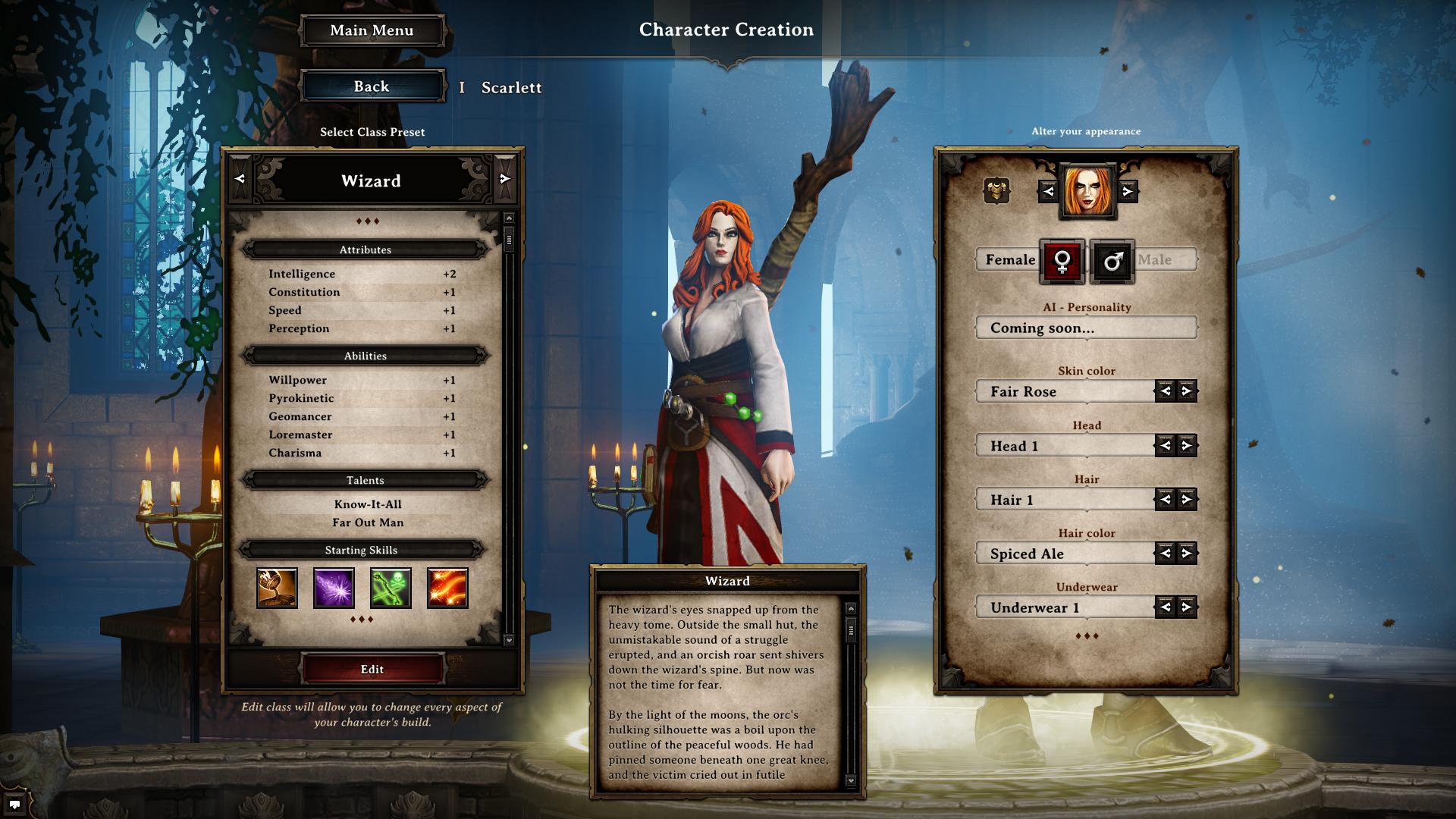Open the chat bubble icon in corner
This screenshot has height=819, width=1456.
coord(14,805)
